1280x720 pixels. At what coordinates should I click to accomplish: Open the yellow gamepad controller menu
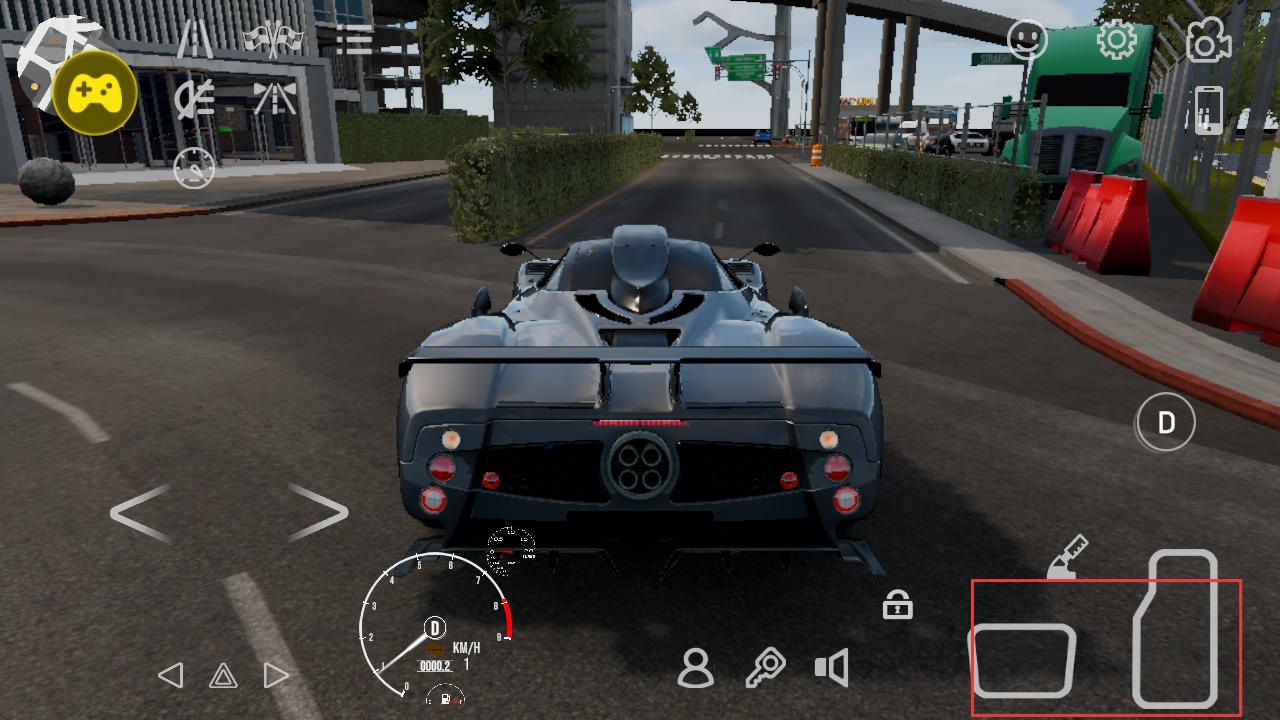point(95,93)
